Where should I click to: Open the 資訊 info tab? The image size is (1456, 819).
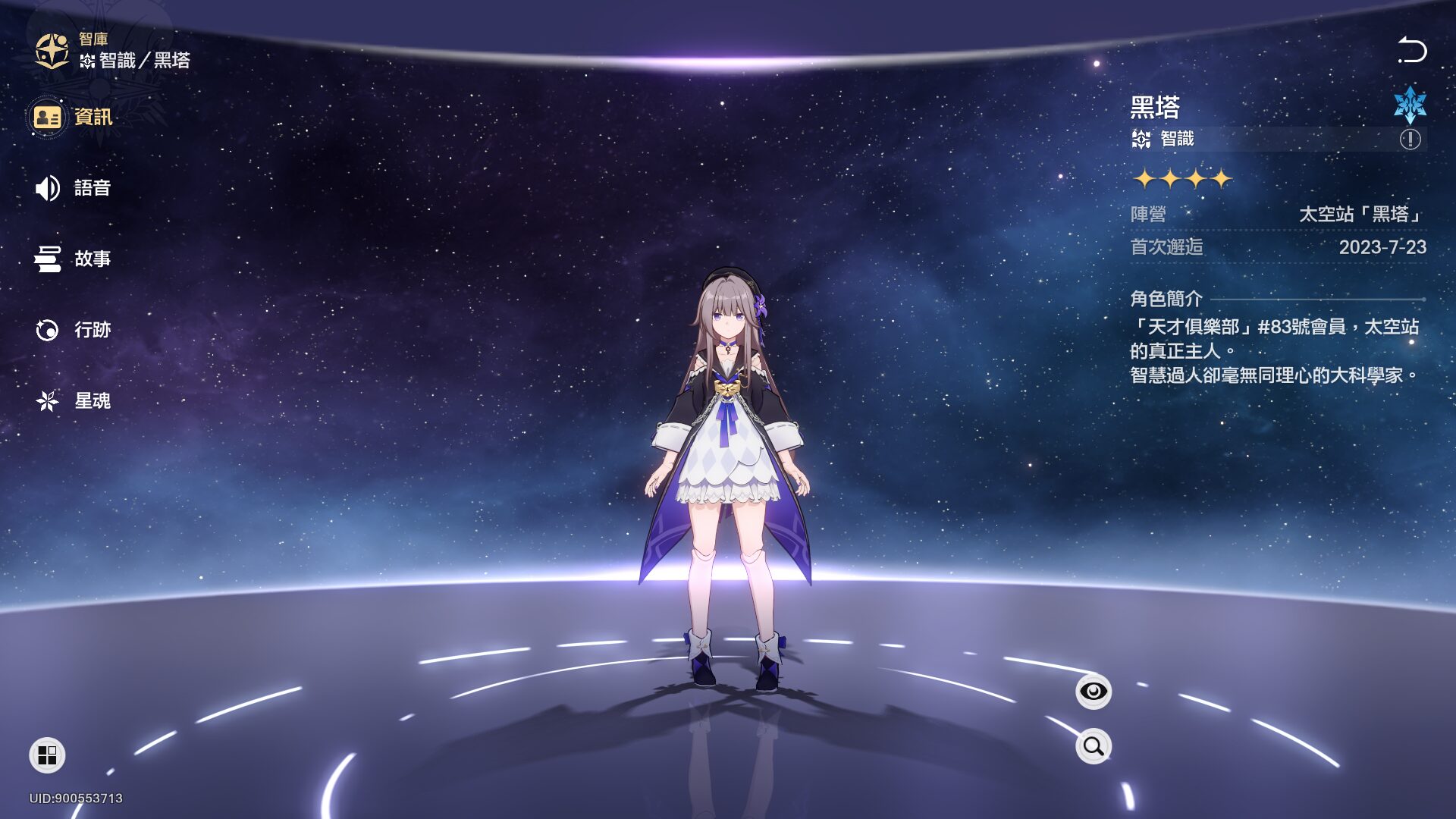point(73,118)
